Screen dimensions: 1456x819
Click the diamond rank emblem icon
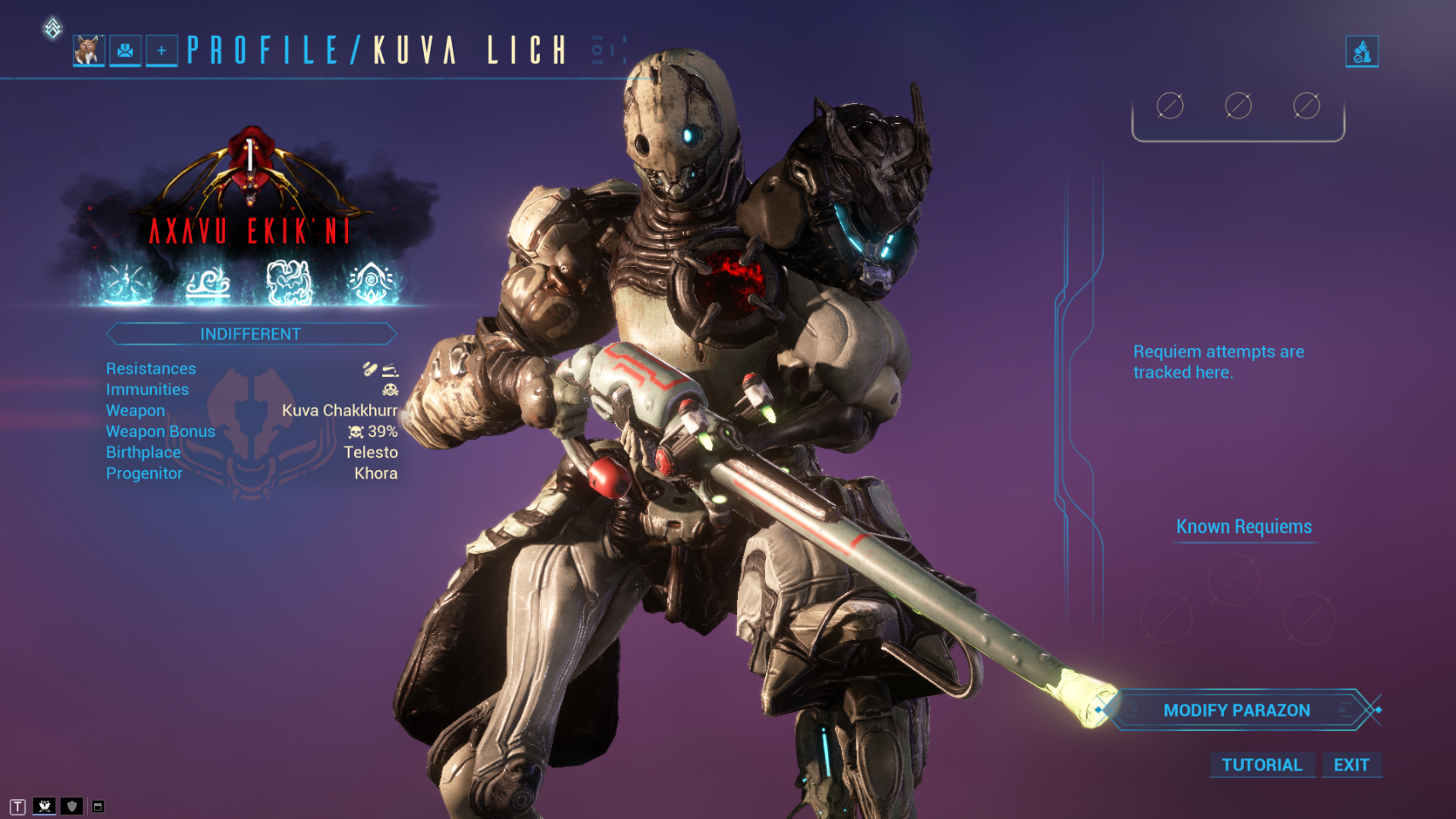click(x=52, y=28)
